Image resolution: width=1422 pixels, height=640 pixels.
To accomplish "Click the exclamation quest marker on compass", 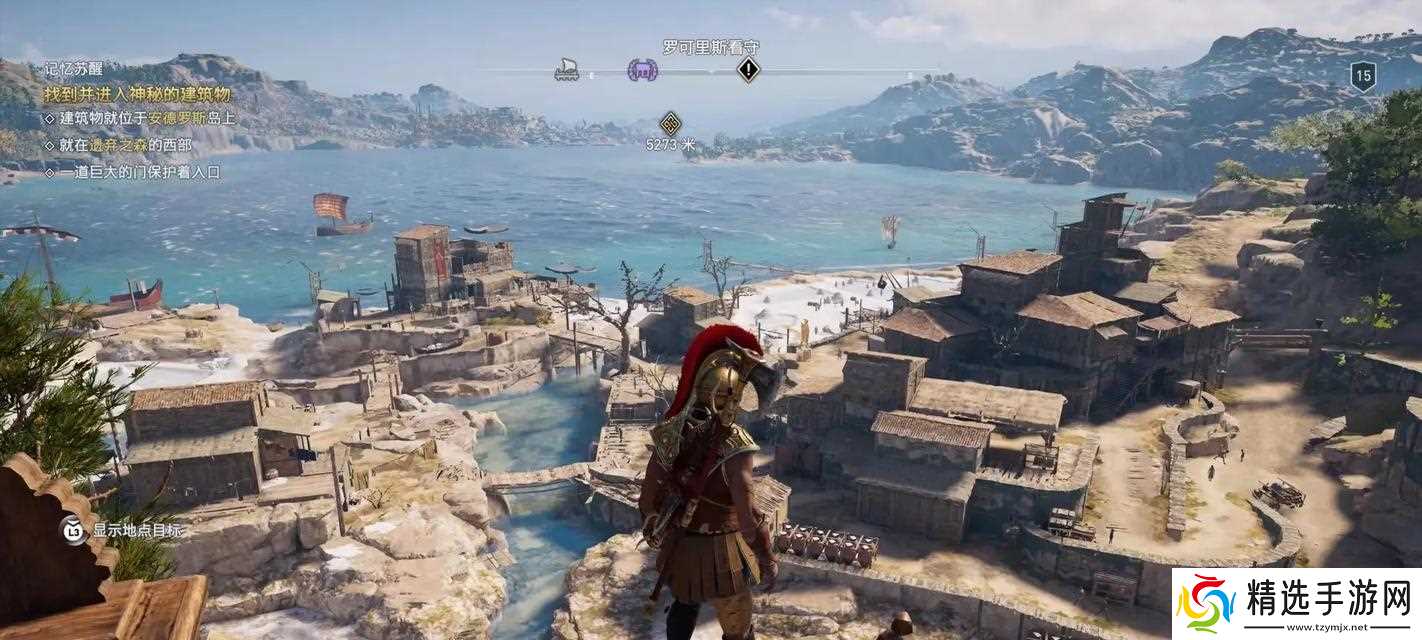I will 748,70.
